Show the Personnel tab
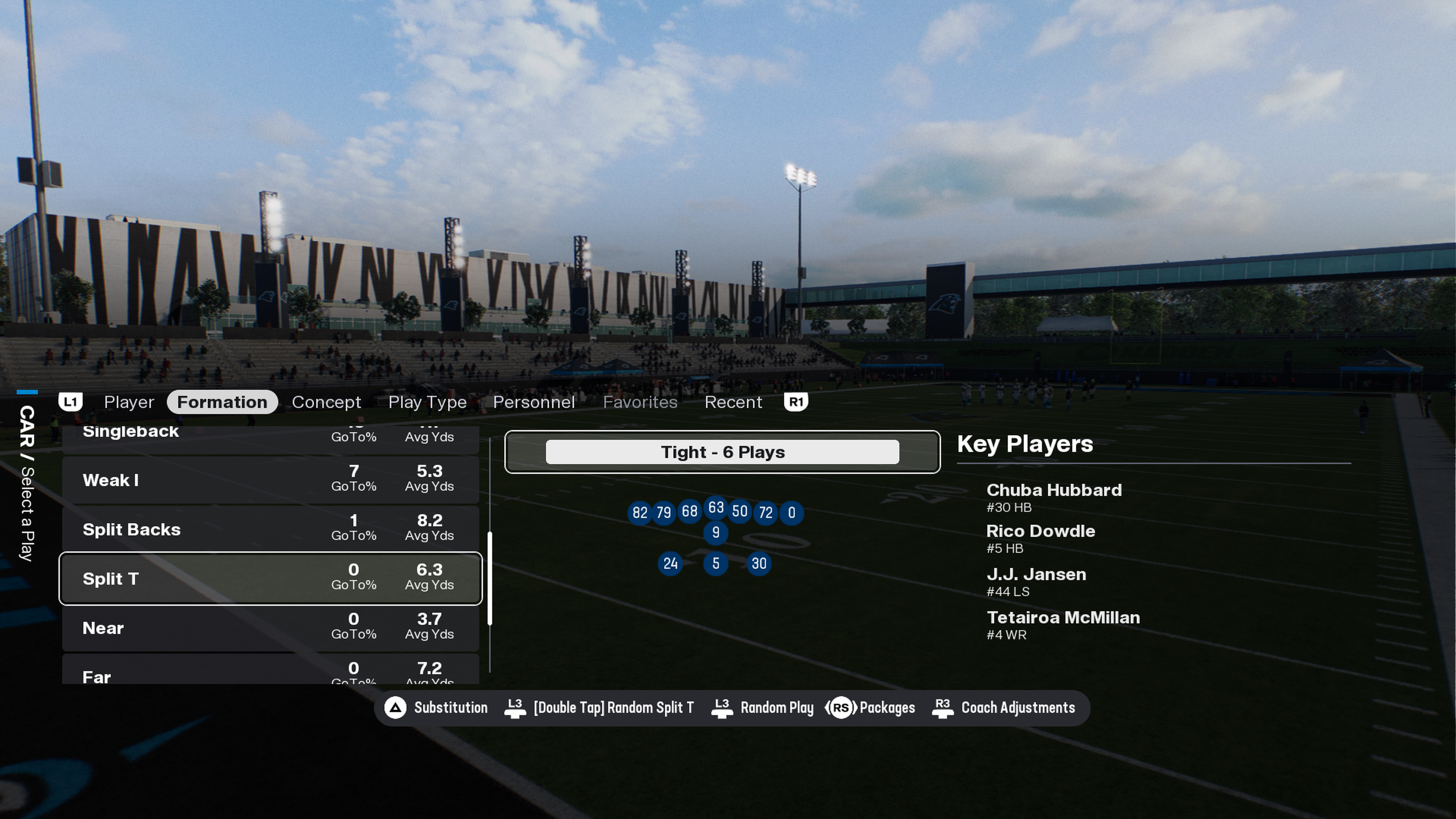The width and height of the screenshot is (1456, 819). click(x=533, y=402)
